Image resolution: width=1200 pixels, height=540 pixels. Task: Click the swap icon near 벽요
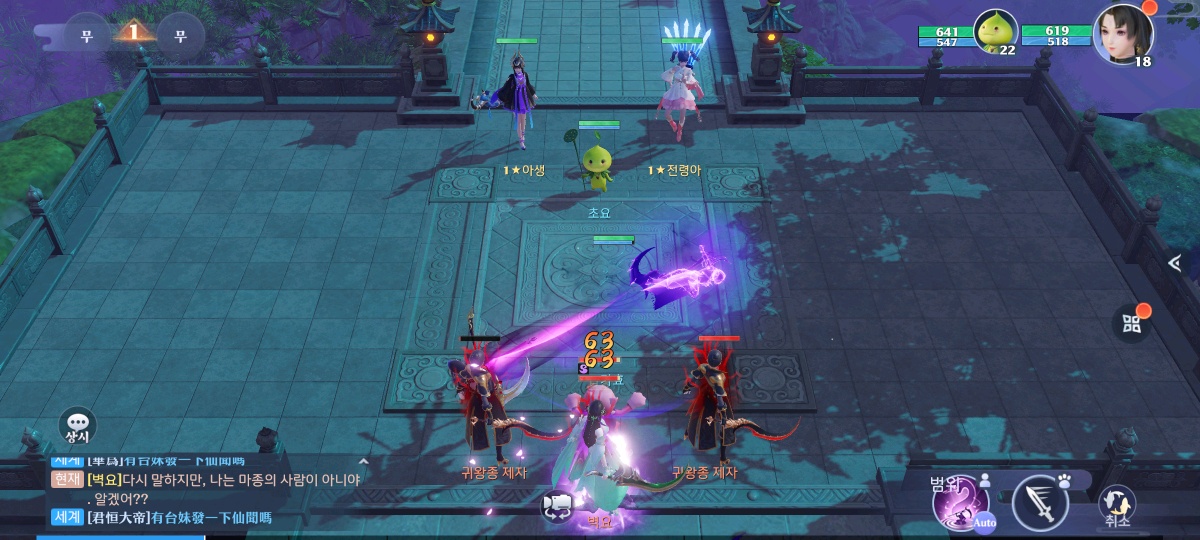click(557, 506)
